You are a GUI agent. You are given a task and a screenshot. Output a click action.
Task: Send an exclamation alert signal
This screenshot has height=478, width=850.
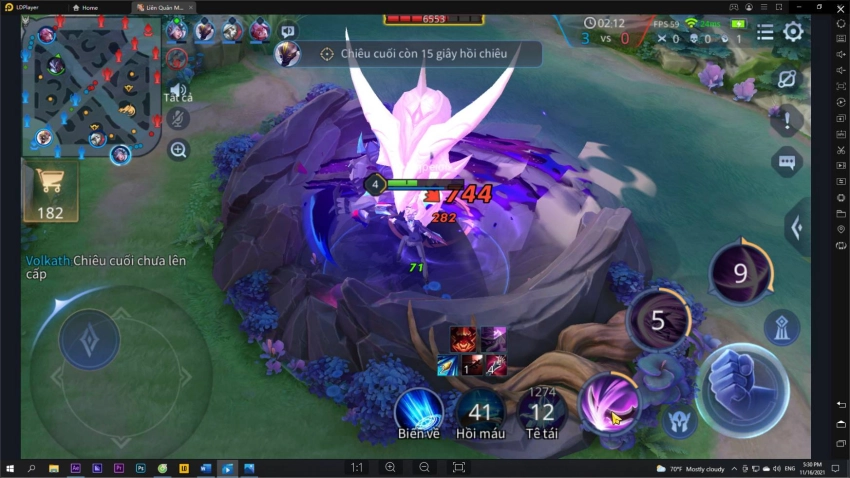point(787,121)
